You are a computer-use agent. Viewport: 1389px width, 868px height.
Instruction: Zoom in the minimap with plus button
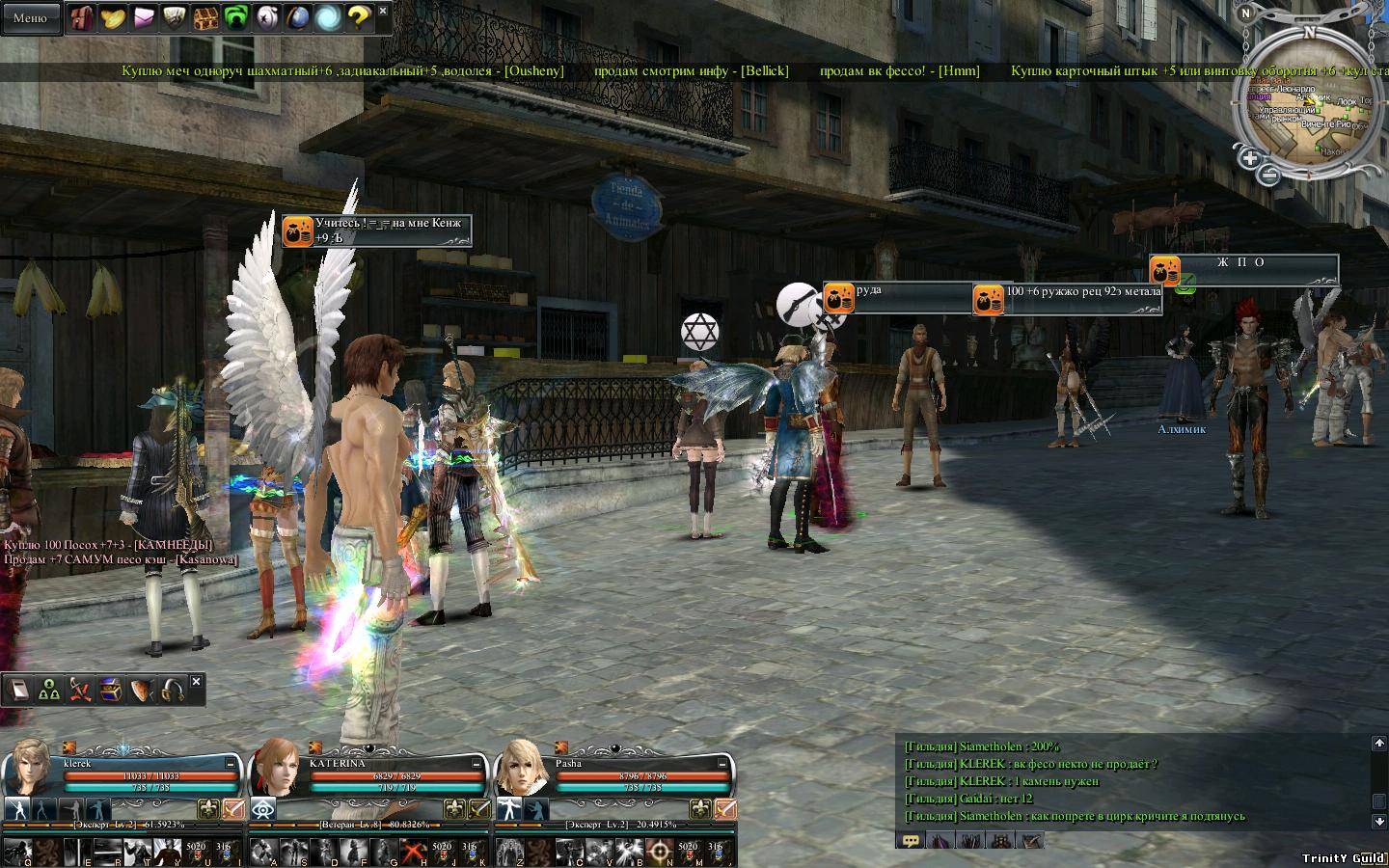click(x=1249, y=158)
